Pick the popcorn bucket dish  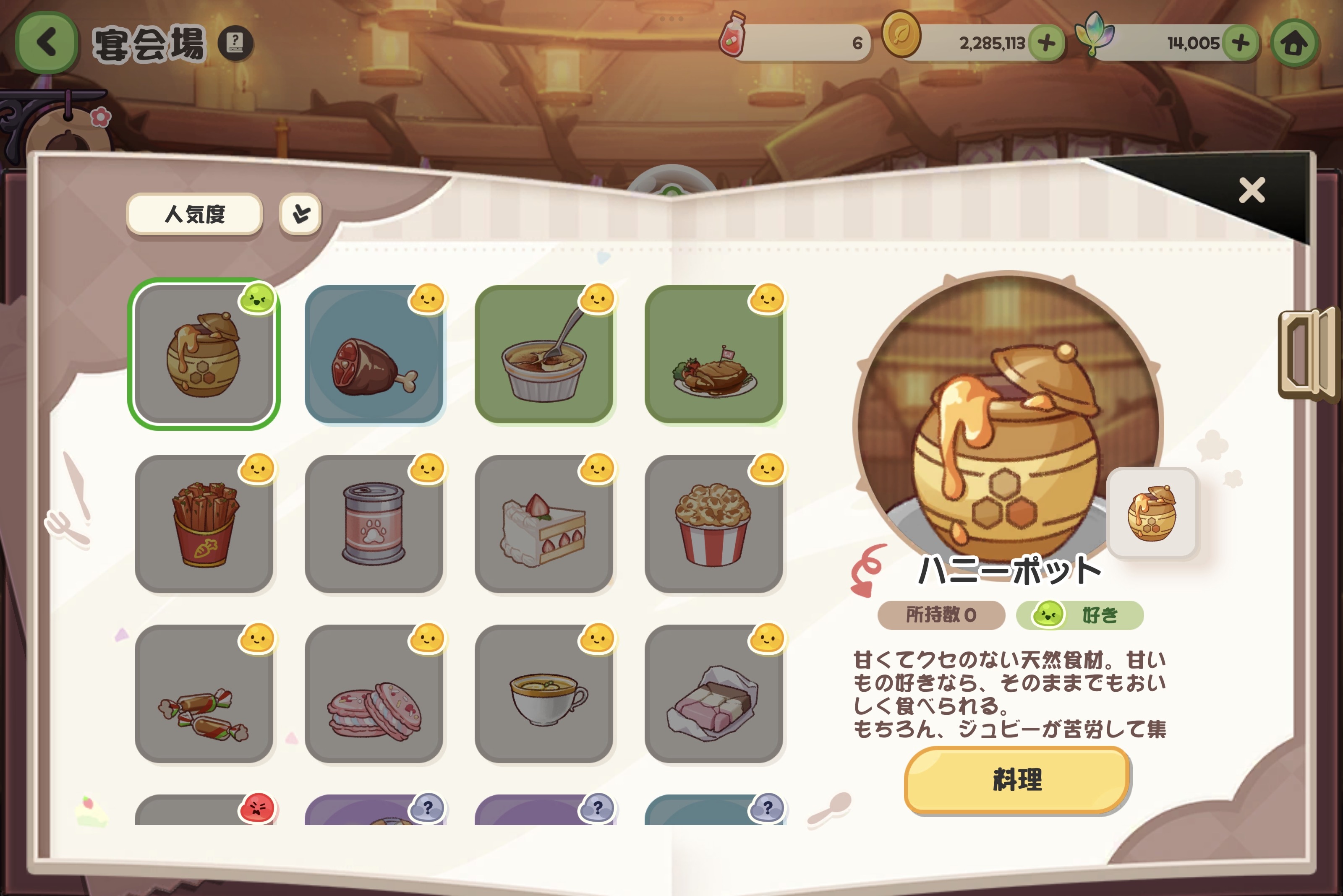coord(713,524)
